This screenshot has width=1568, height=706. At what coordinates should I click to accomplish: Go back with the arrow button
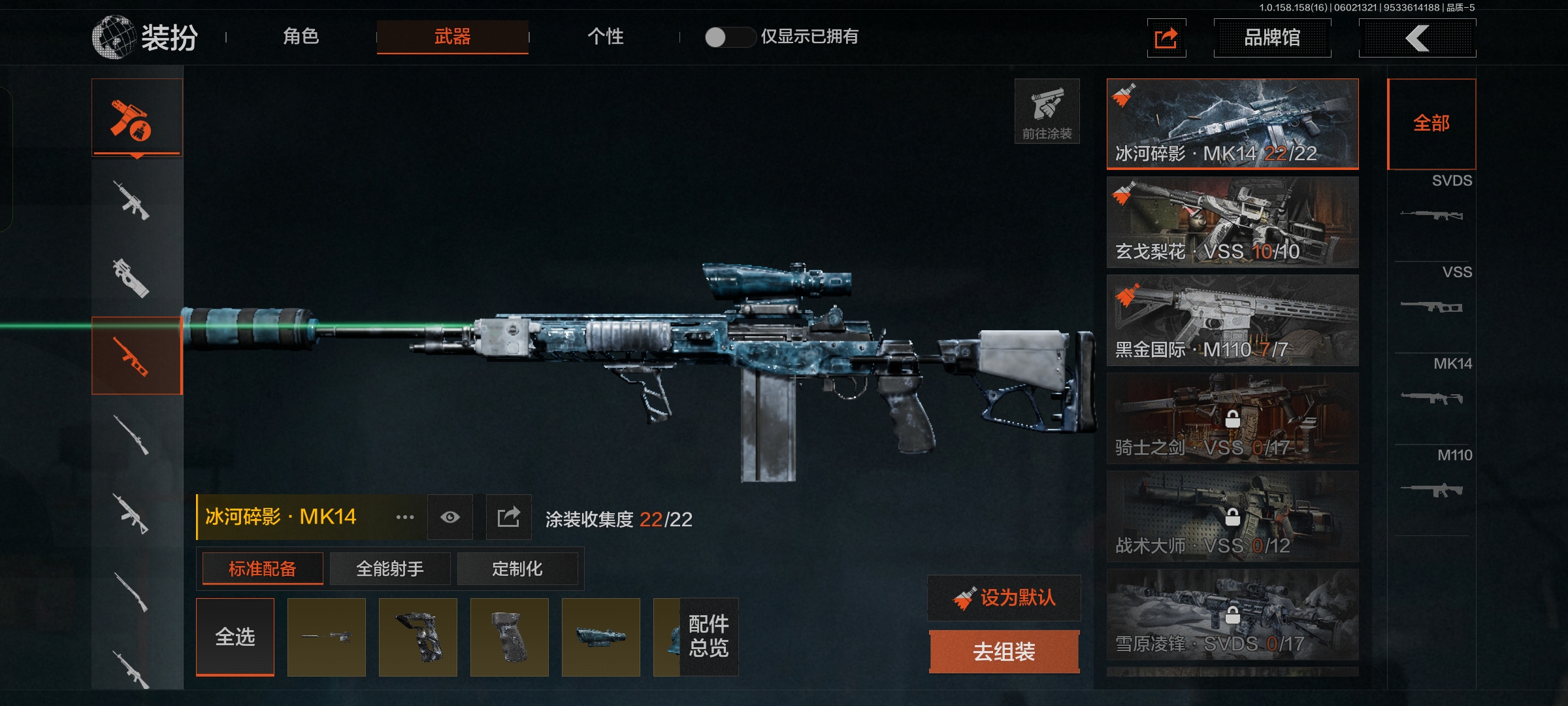1416,38
